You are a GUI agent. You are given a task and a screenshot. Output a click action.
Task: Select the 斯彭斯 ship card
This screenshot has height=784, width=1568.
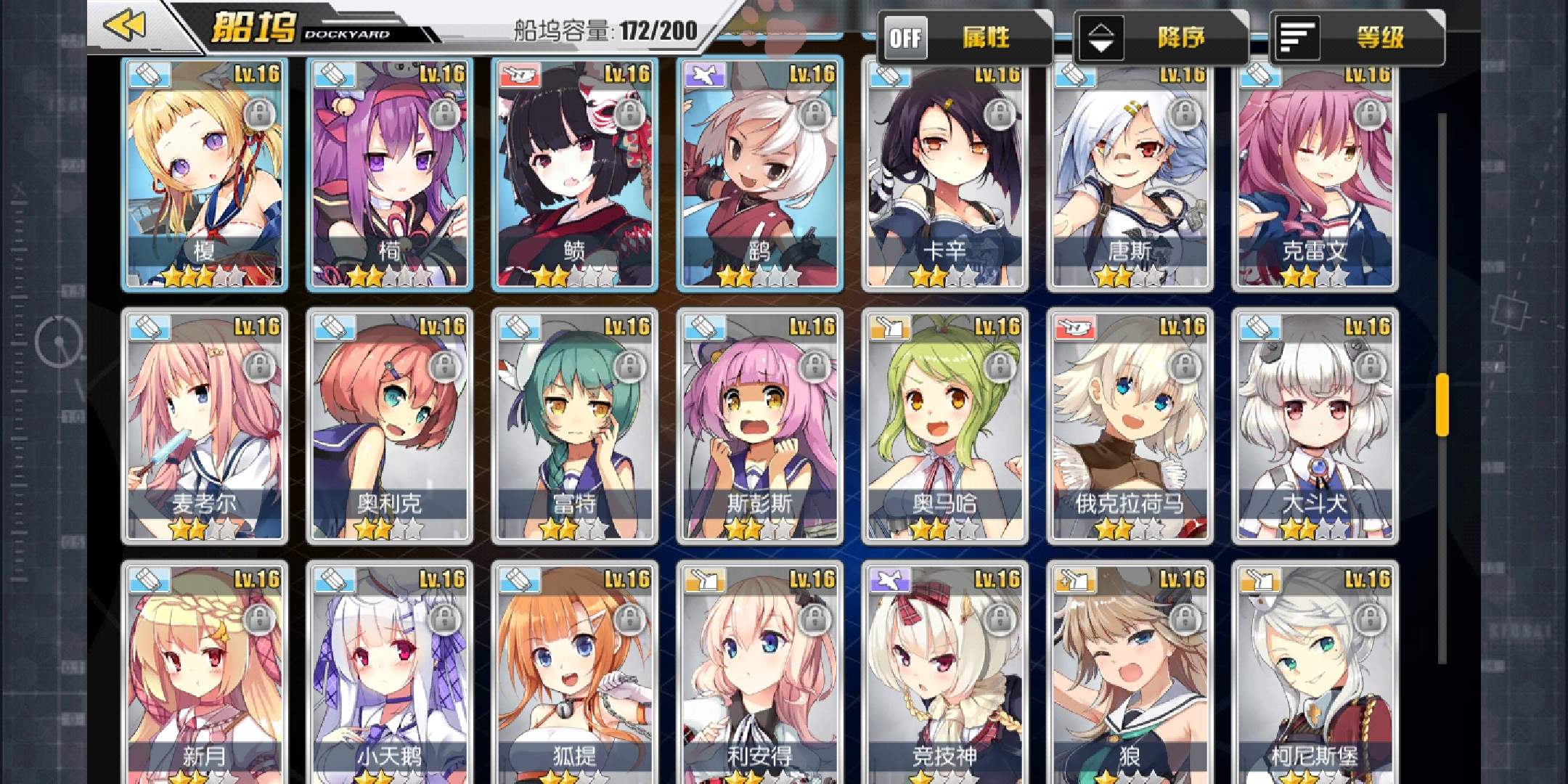(759, 427)
